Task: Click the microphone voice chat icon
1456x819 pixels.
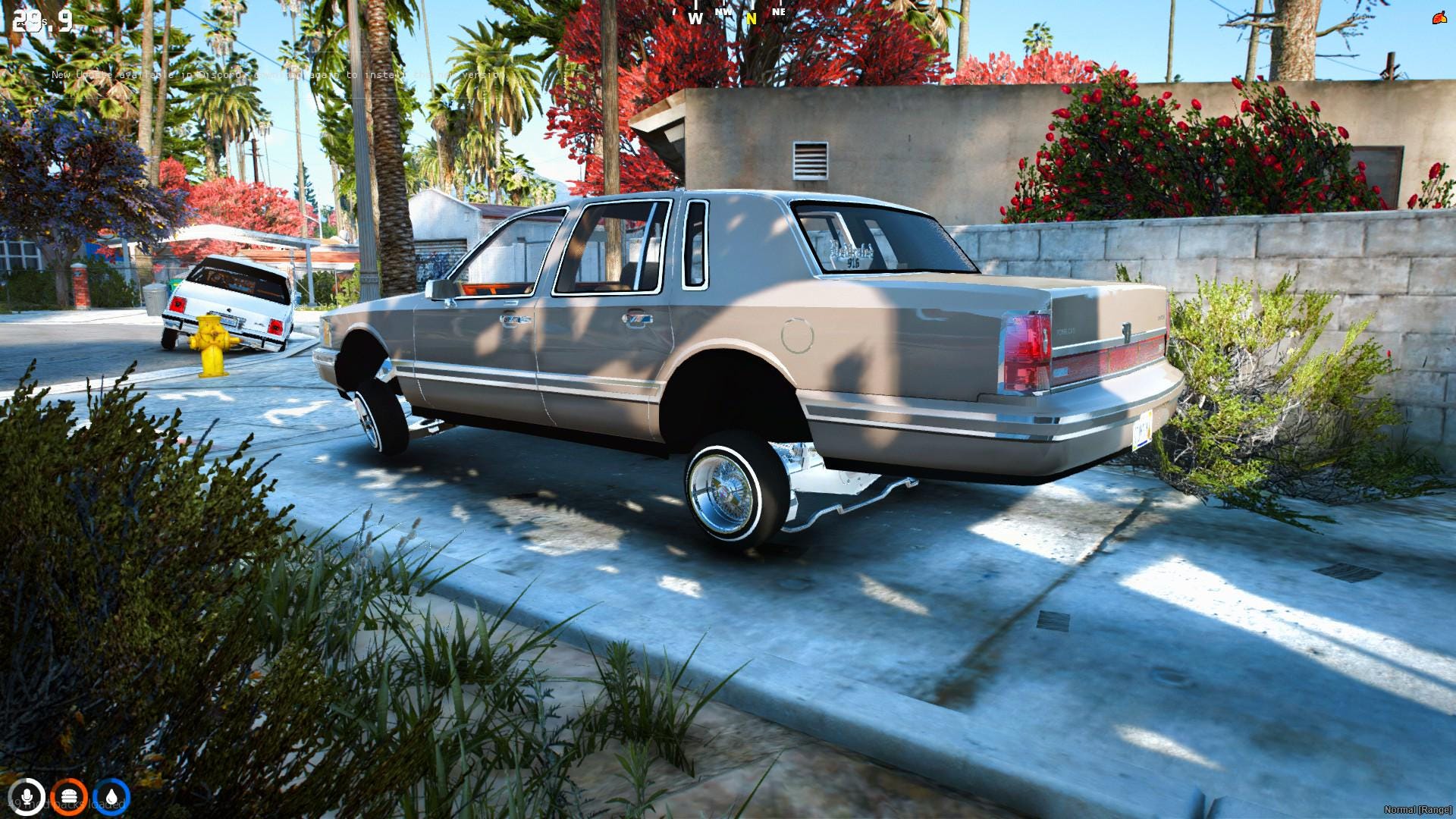Action: pos(27,795)
